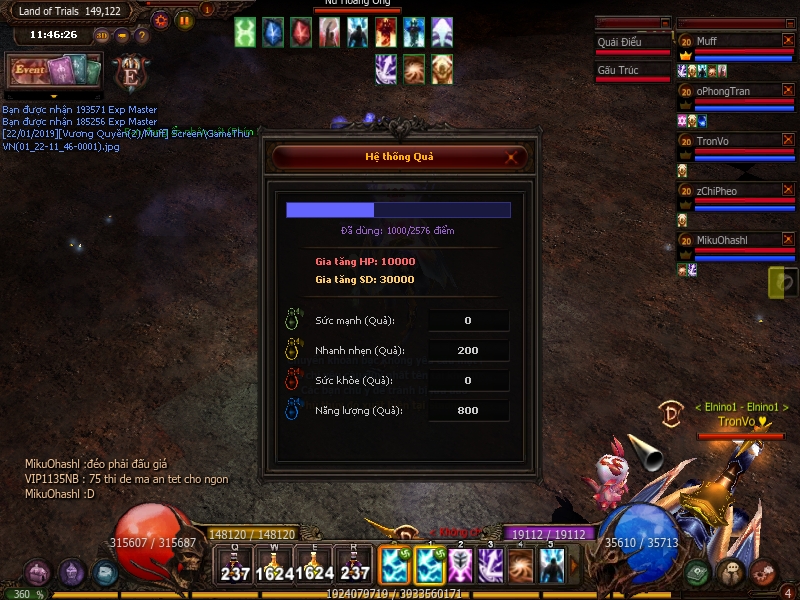Remove MikuOhashl from the party
The width and height of the screenshot is (800, 600).
pos(788,241)
